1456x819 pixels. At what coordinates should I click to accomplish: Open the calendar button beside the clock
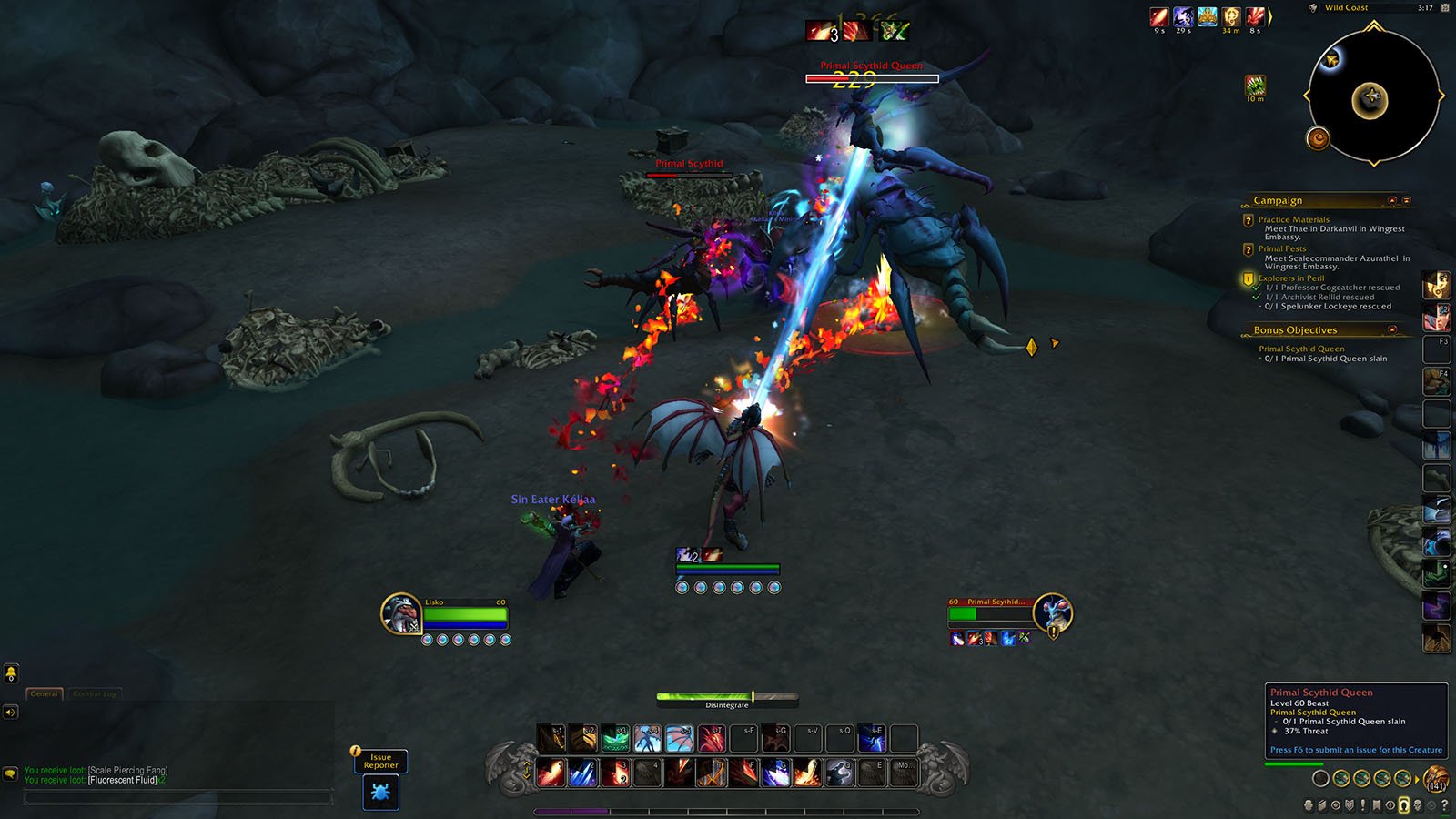coord(1445,8)
